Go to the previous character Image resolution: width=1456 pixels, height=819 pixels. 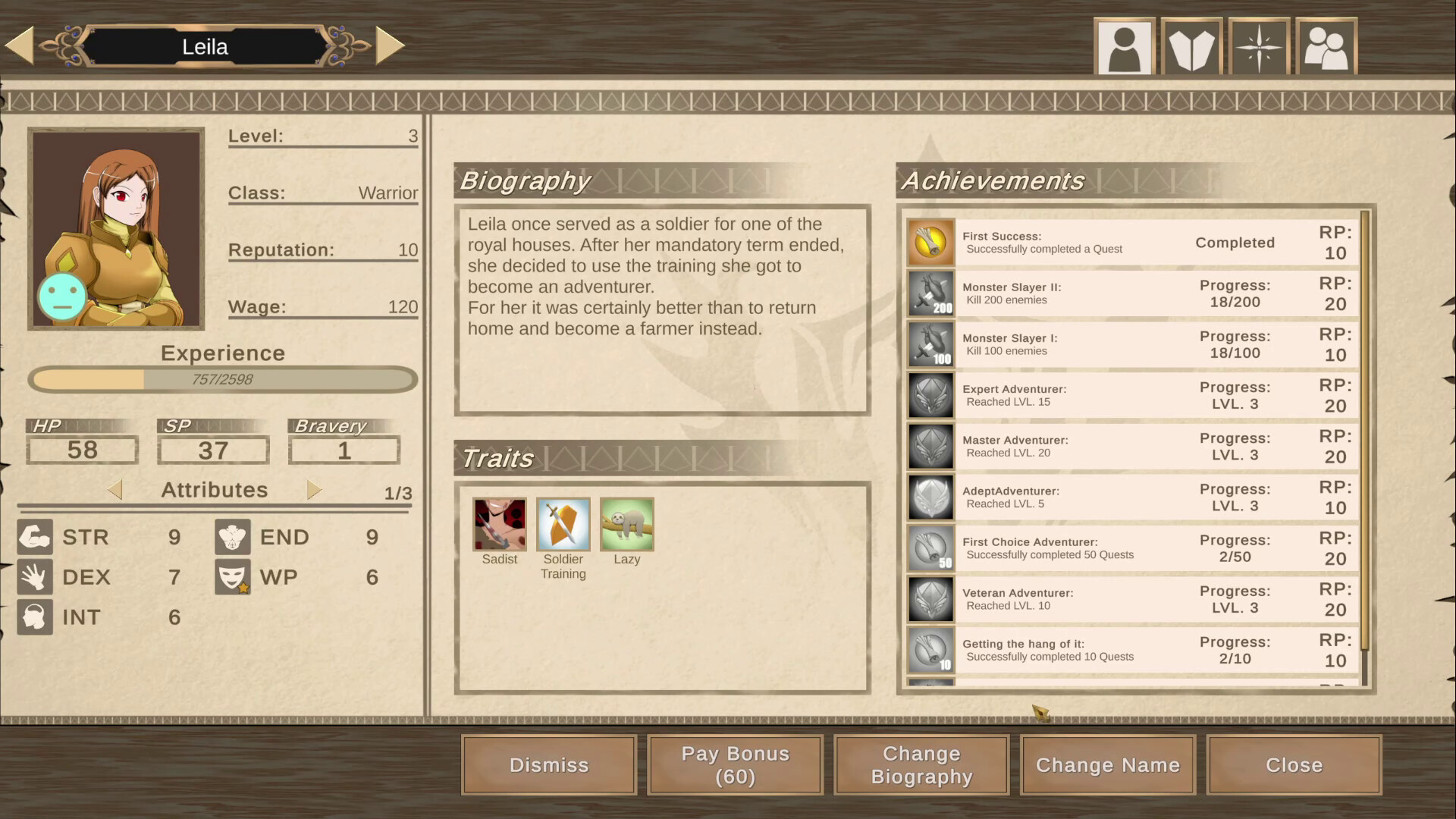[19, 45]
